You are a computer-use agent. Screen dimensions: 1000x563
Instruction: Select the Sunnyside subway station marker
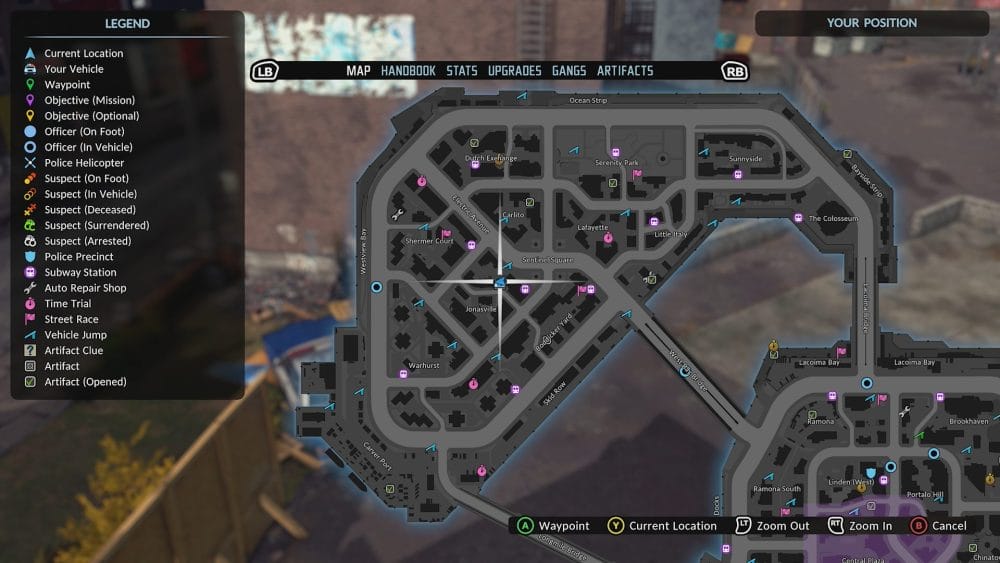tap(738, 174)
